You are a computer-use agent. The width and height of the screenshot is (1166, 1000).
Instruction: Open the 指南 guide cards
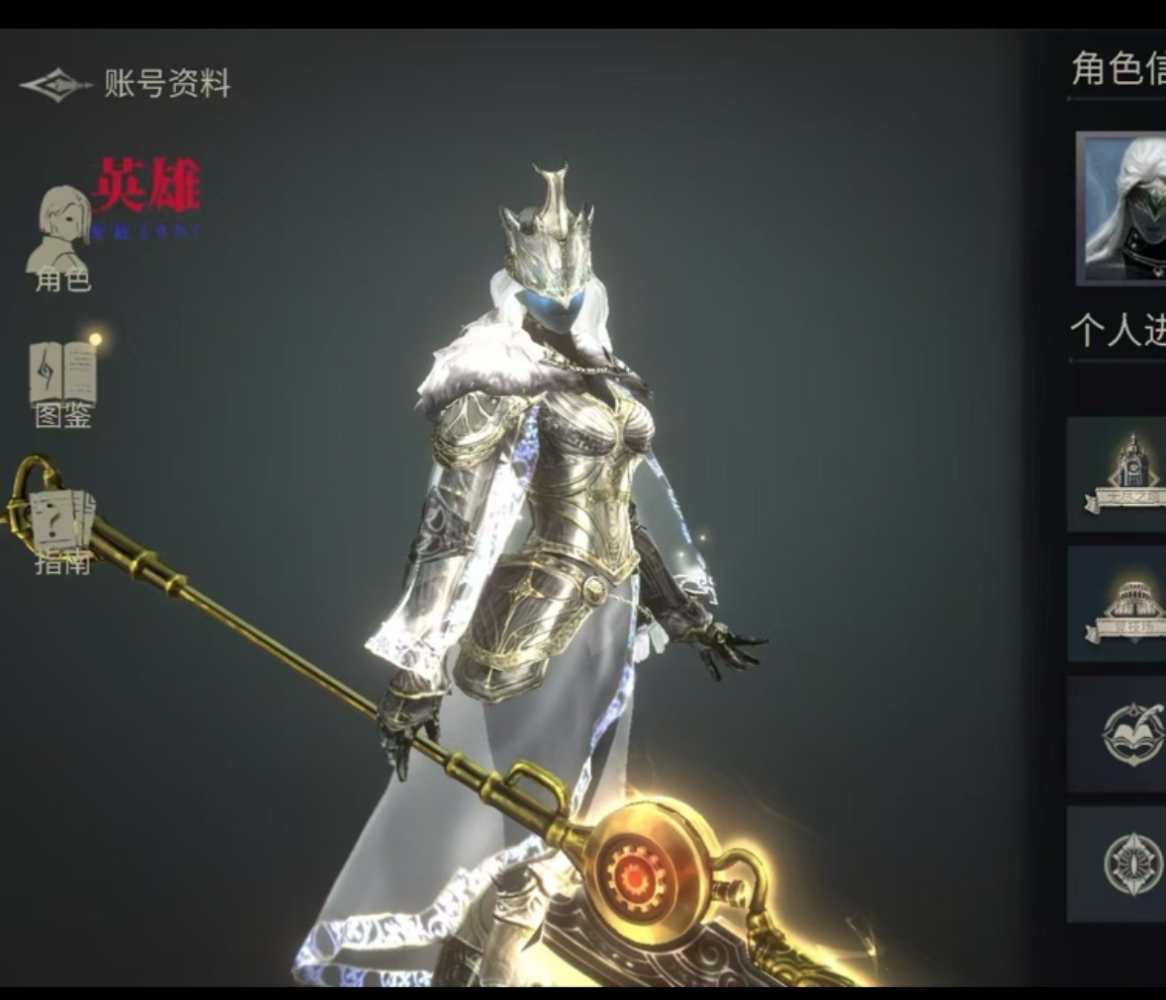[62, 532]
